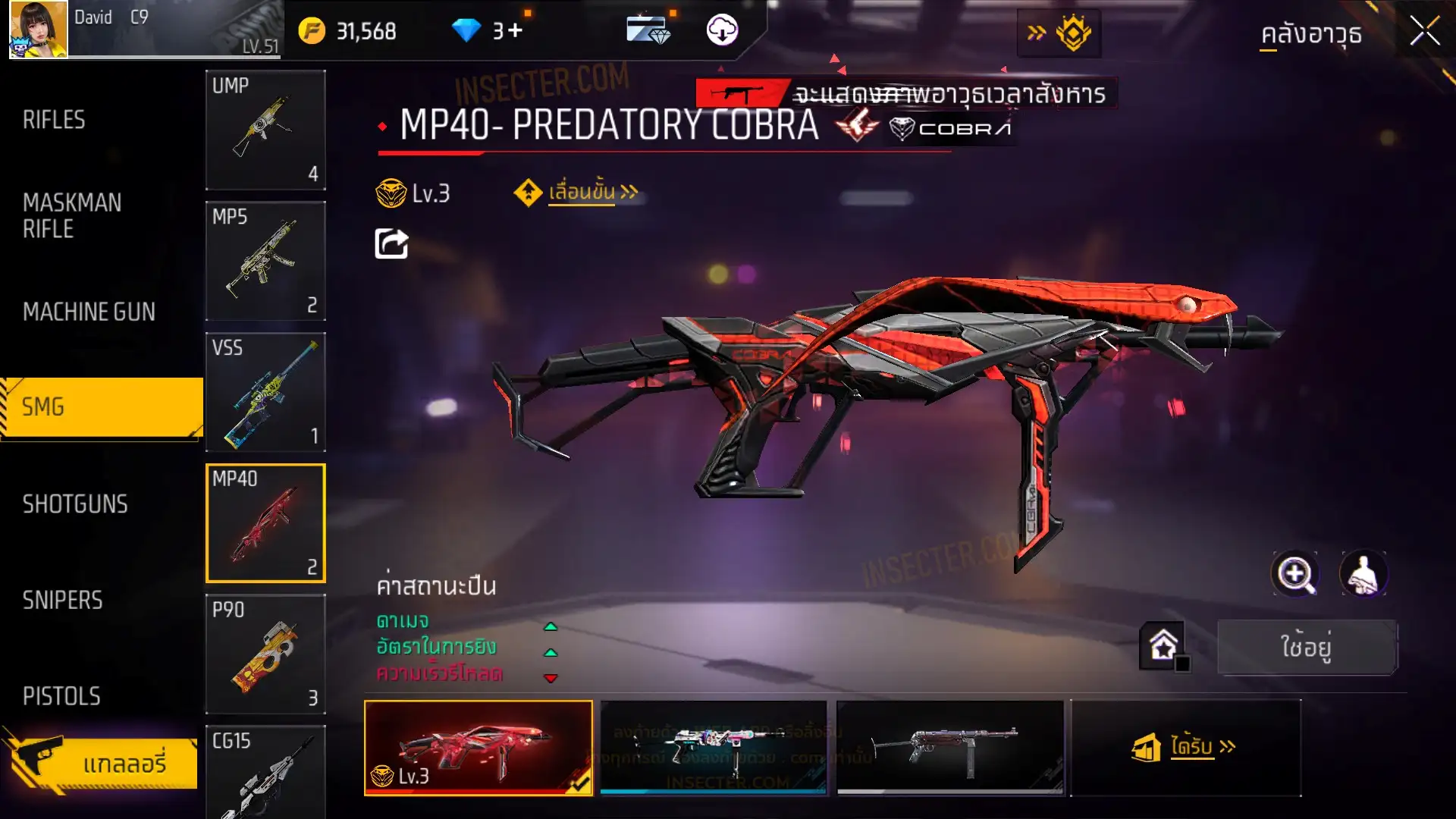Select the white graffiti MP40 skin thumbnail
Image resolution: width=1456 pixels, height=819 pixels.
713,747
